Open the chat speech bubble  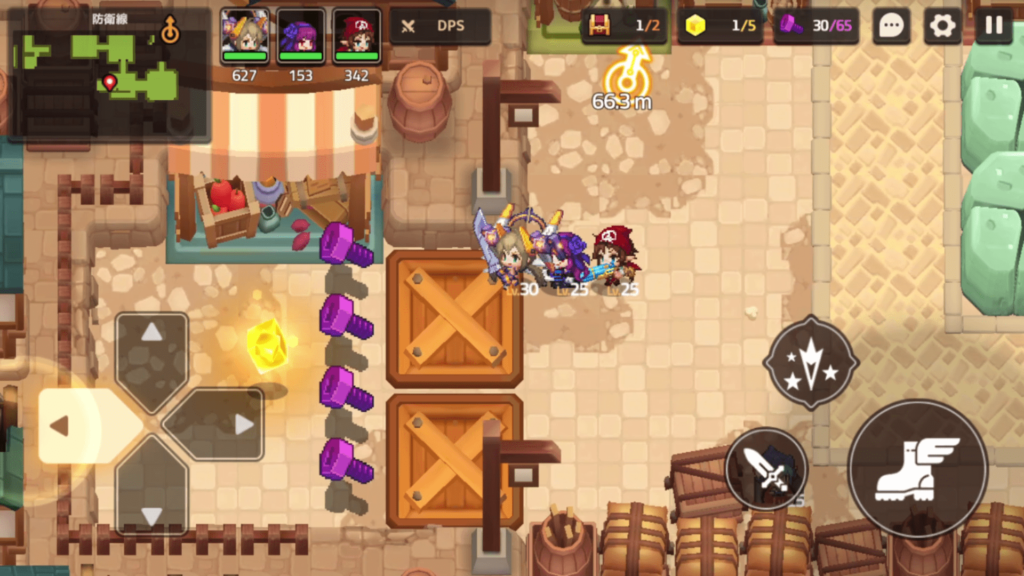[891, 26]
